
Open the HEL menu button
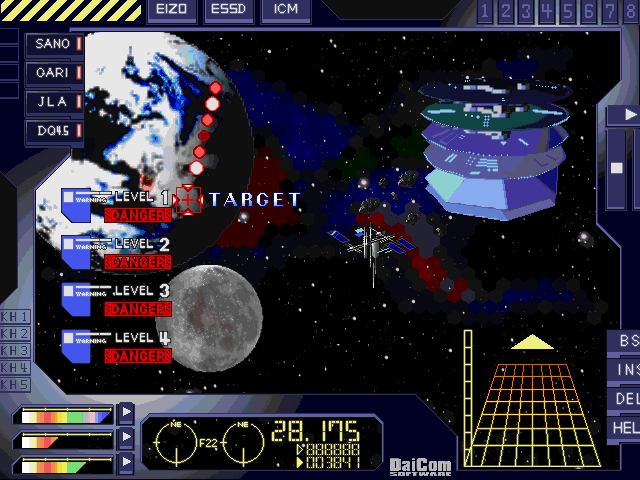(626, 428)
